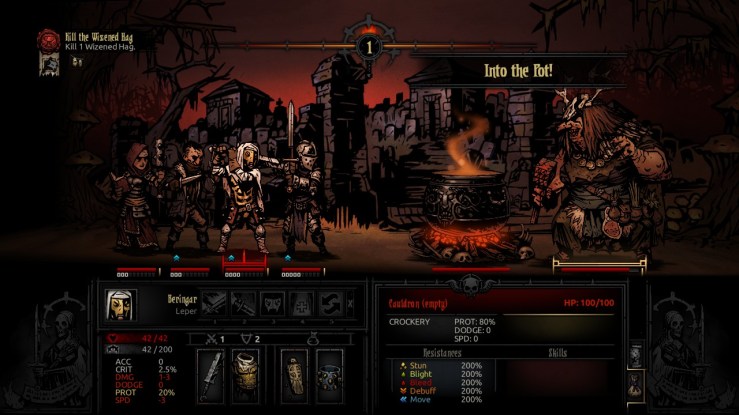Inspect the golden armor slot
The image size is (739, 415).
click(x=246, y=375)
